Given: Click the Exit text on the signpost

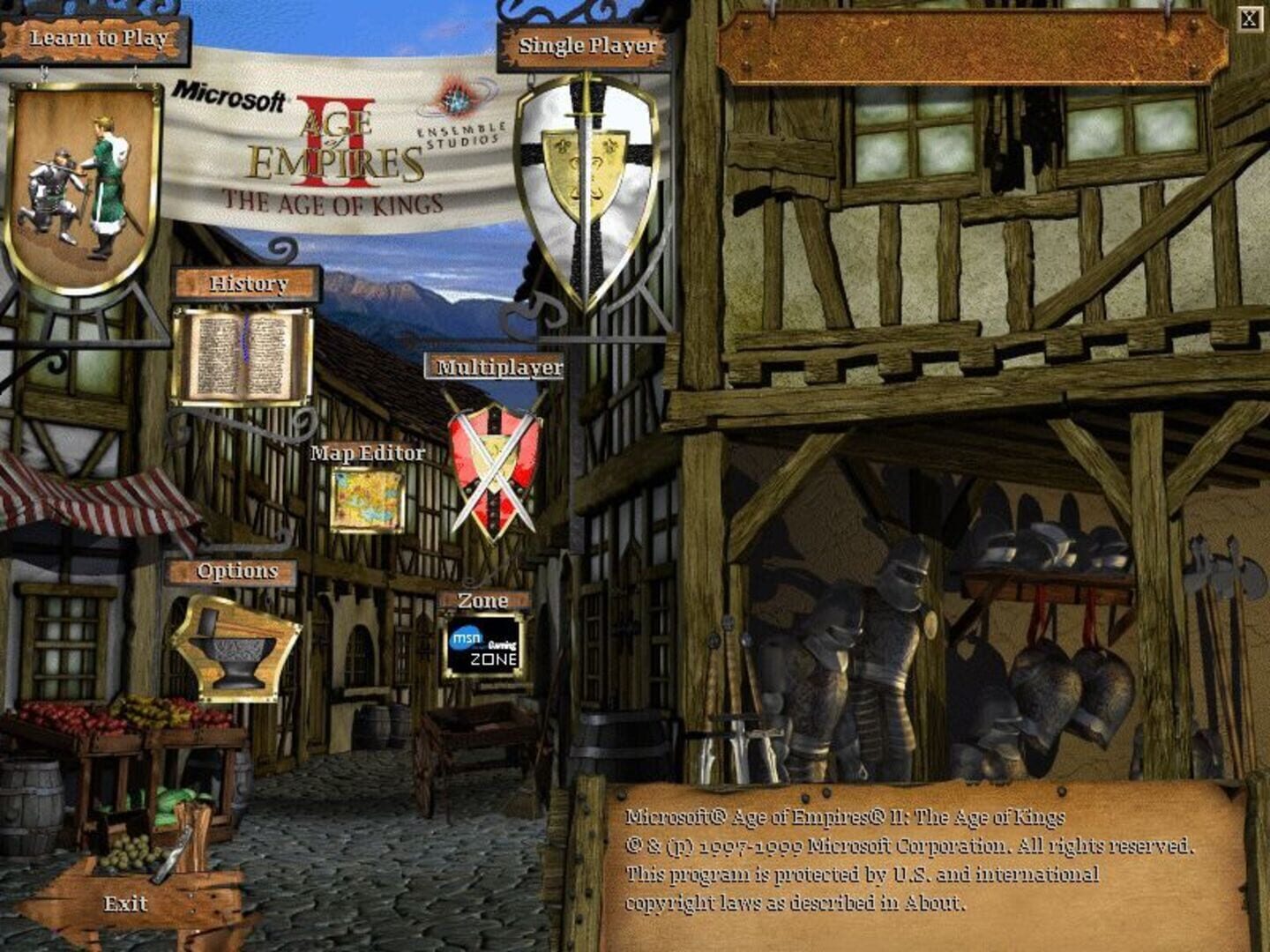Looking at the screenshot, I should pos(124,904).
